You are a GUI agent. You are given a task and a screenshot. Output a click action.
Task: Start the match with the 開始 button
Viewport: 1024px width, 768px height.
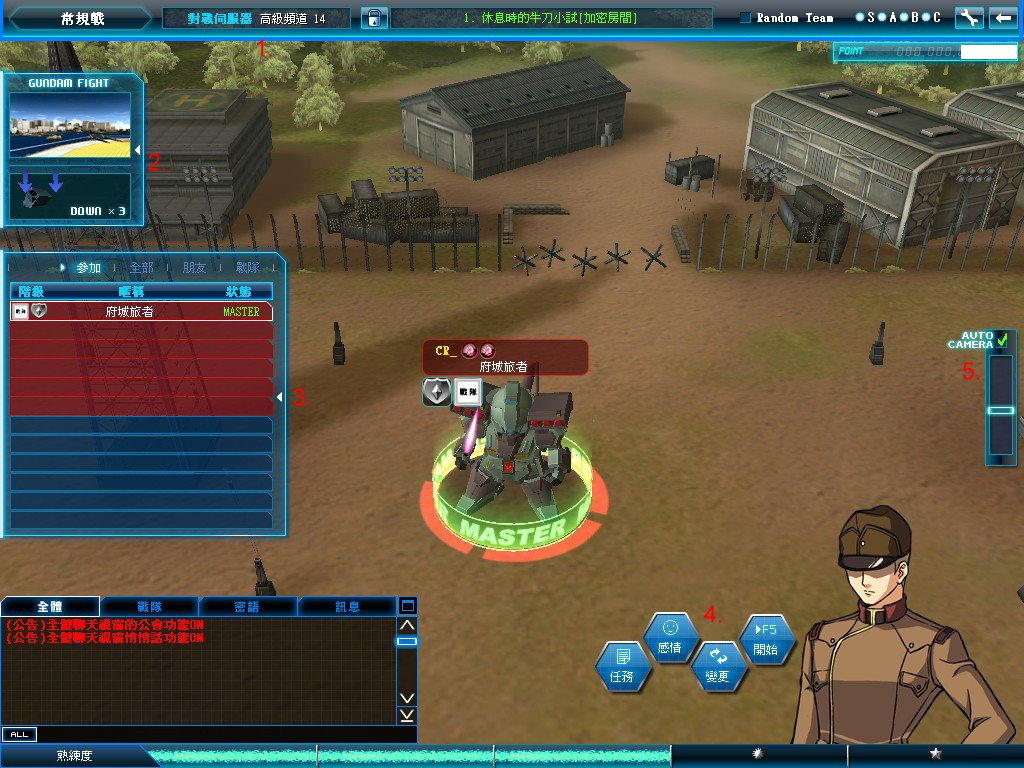tap(766, 640)
